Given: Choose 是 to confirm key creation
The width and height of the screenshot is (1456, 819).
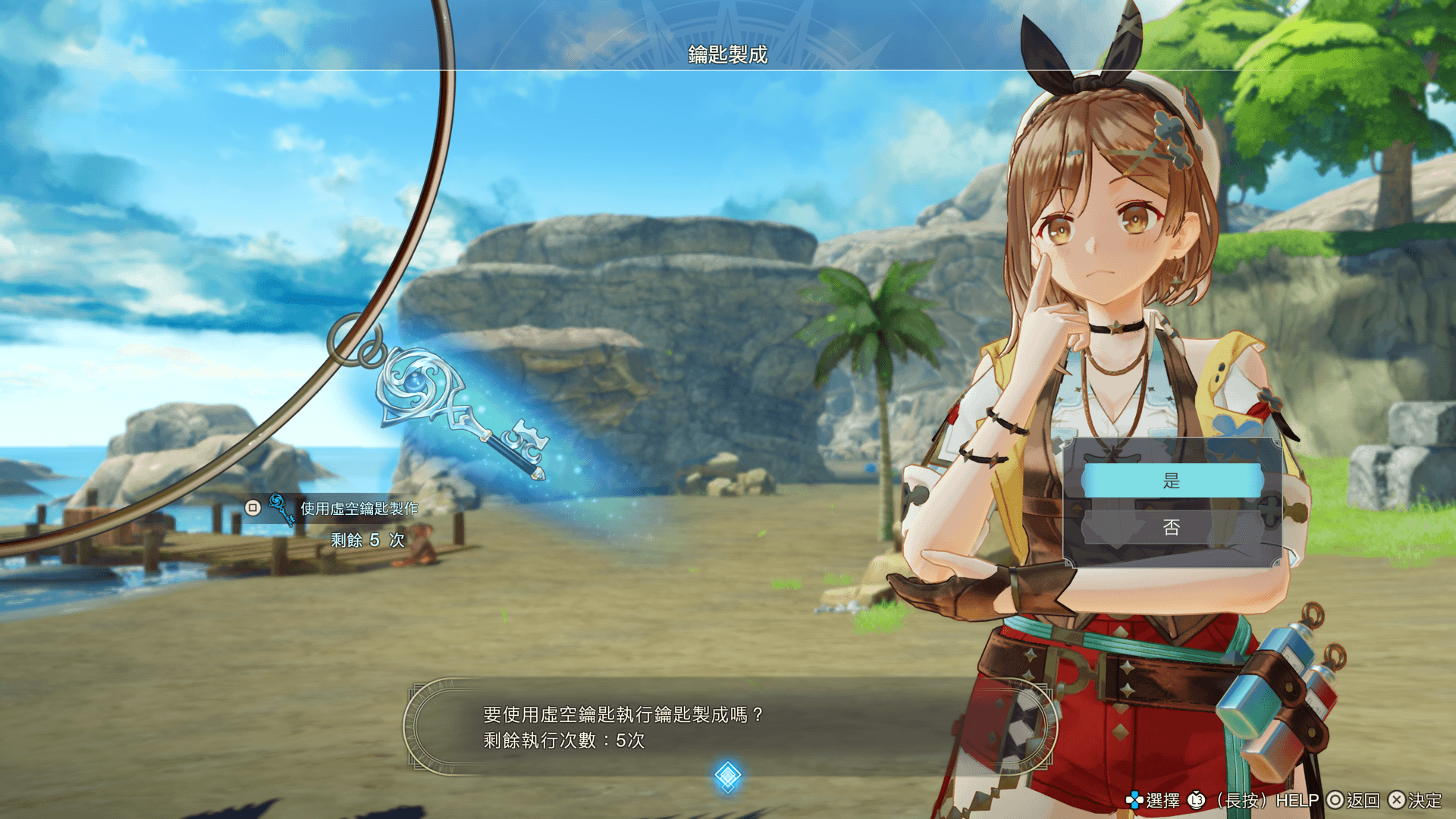Looking at the screenshot, I should tap(1172, 481).
